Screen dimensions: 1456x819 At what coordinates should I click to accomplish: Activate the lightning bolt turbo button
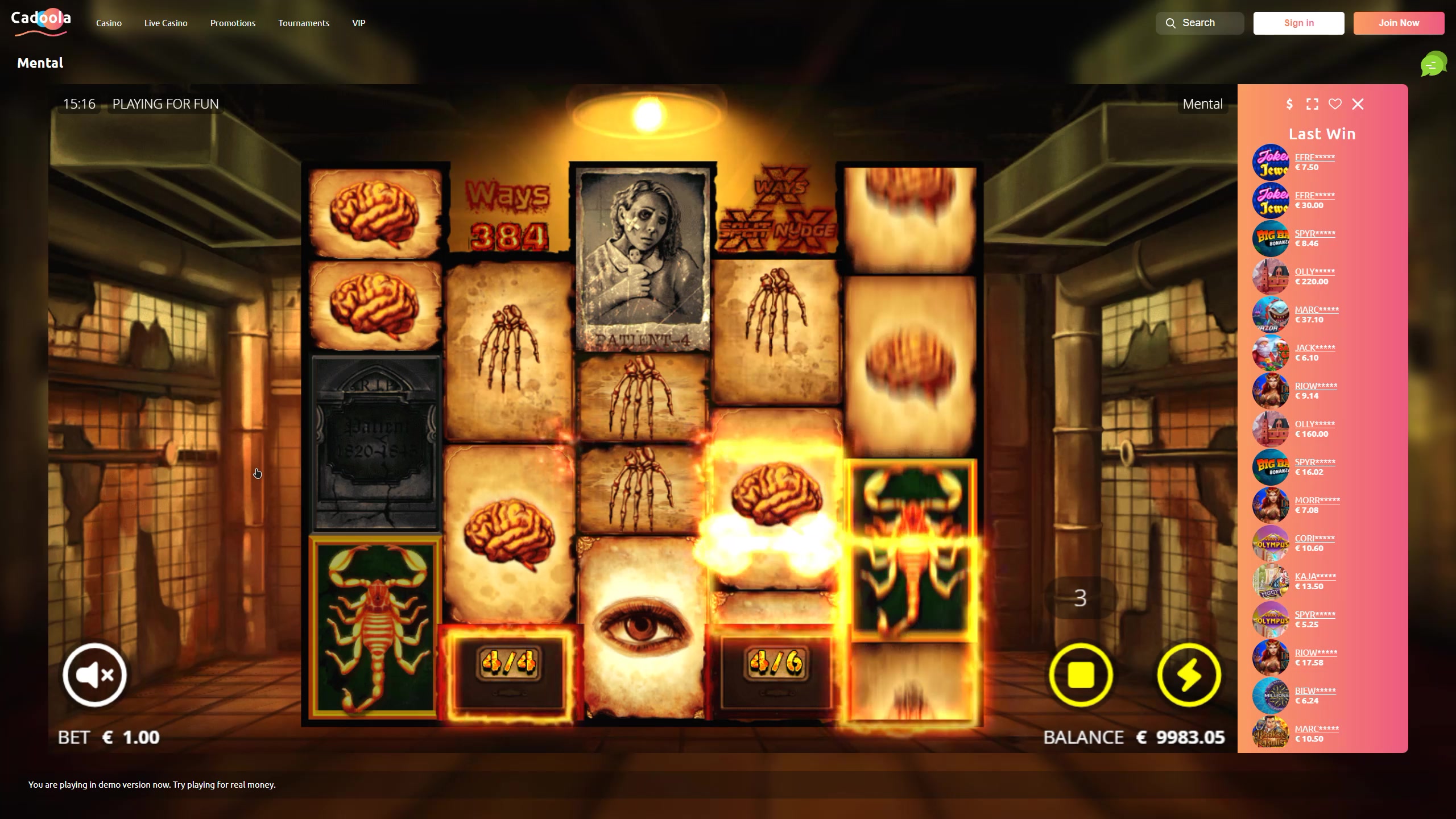click(1189, 675)
